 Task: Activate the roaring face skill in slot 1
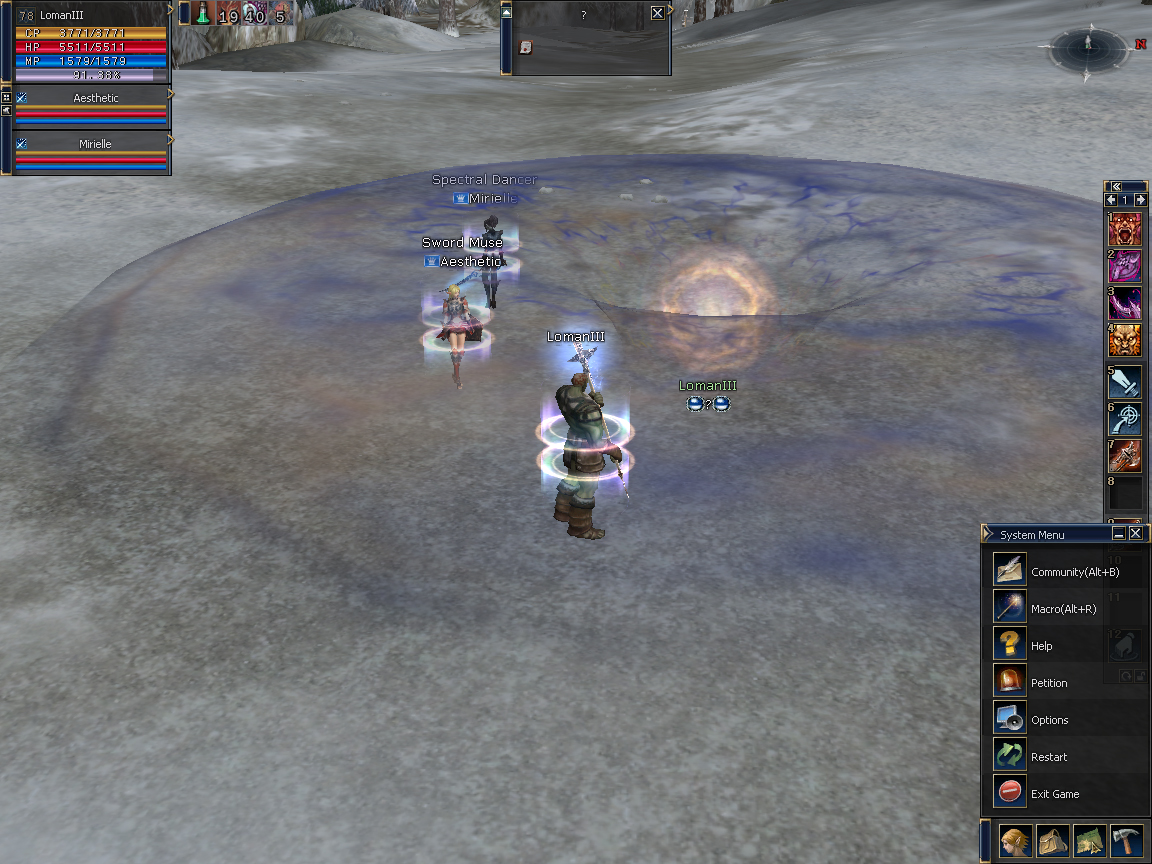click(x=1125, y=229)
